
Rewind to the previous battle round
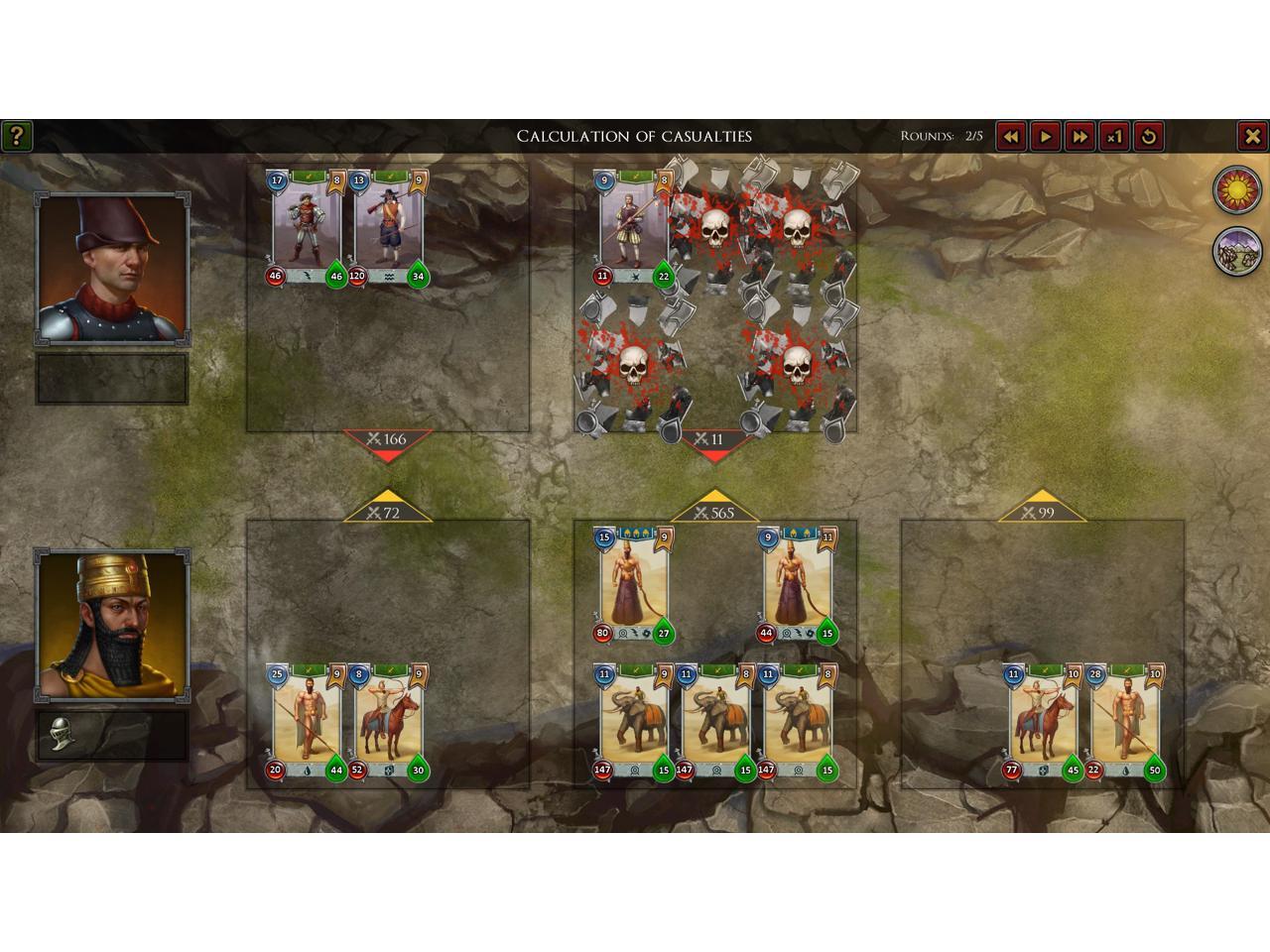[x=1010, y=136]
